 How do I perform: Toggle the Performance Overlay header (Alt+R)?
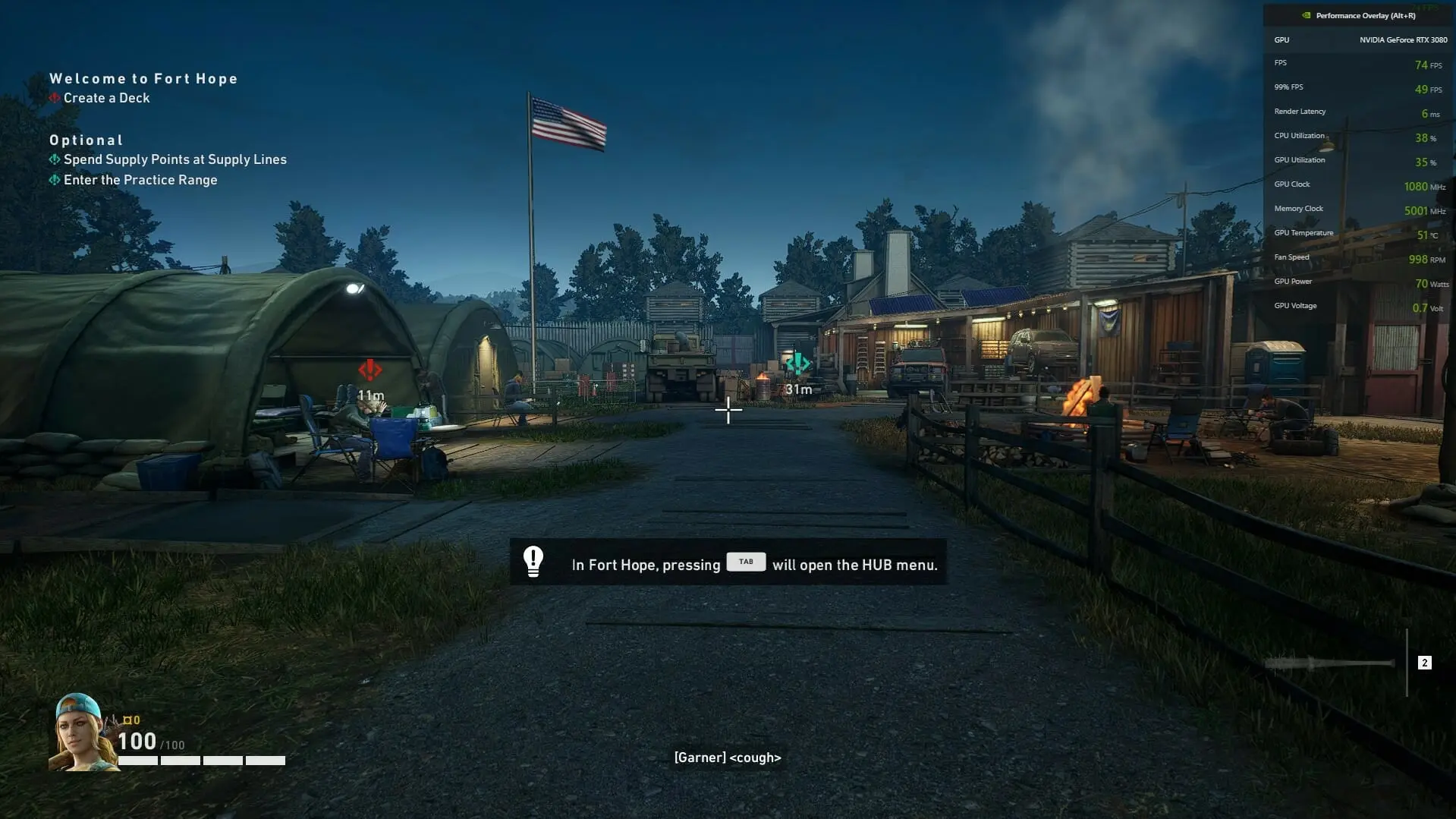pyautogui.click(x=1357, y=15)
